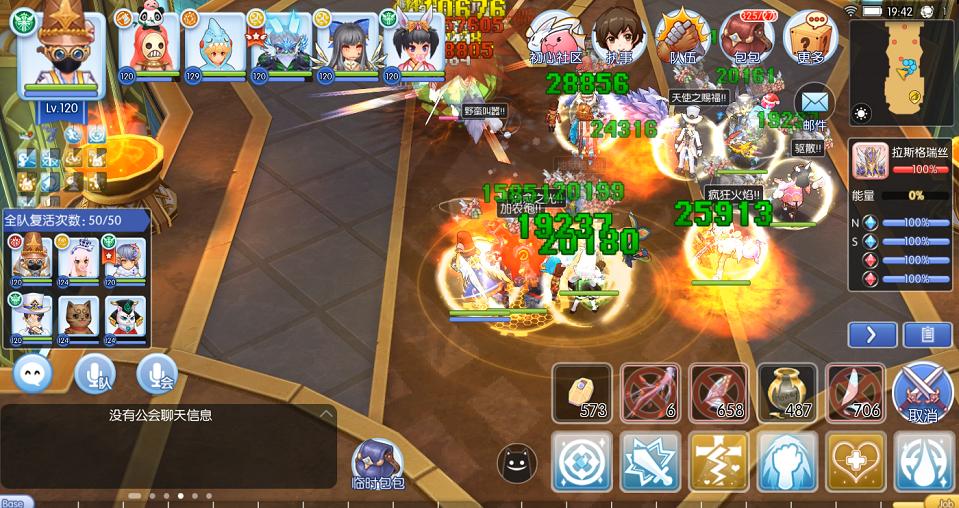This screenshot has width=959, height=508.
Task: Use the golden jar item with count 487
Action: [x=787, y=392]
